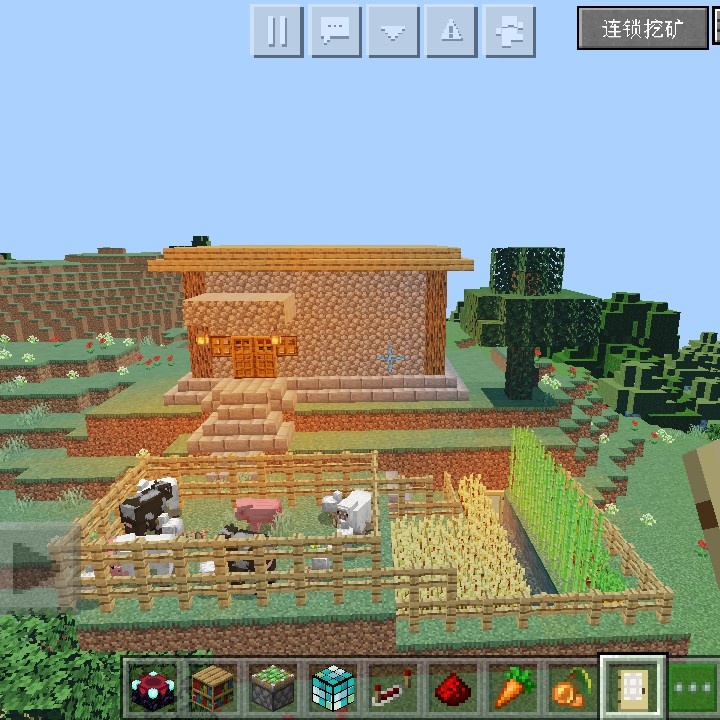The image size is (720, 720).
Task: Select the redstone repeater slot
Action: point(391,688)
